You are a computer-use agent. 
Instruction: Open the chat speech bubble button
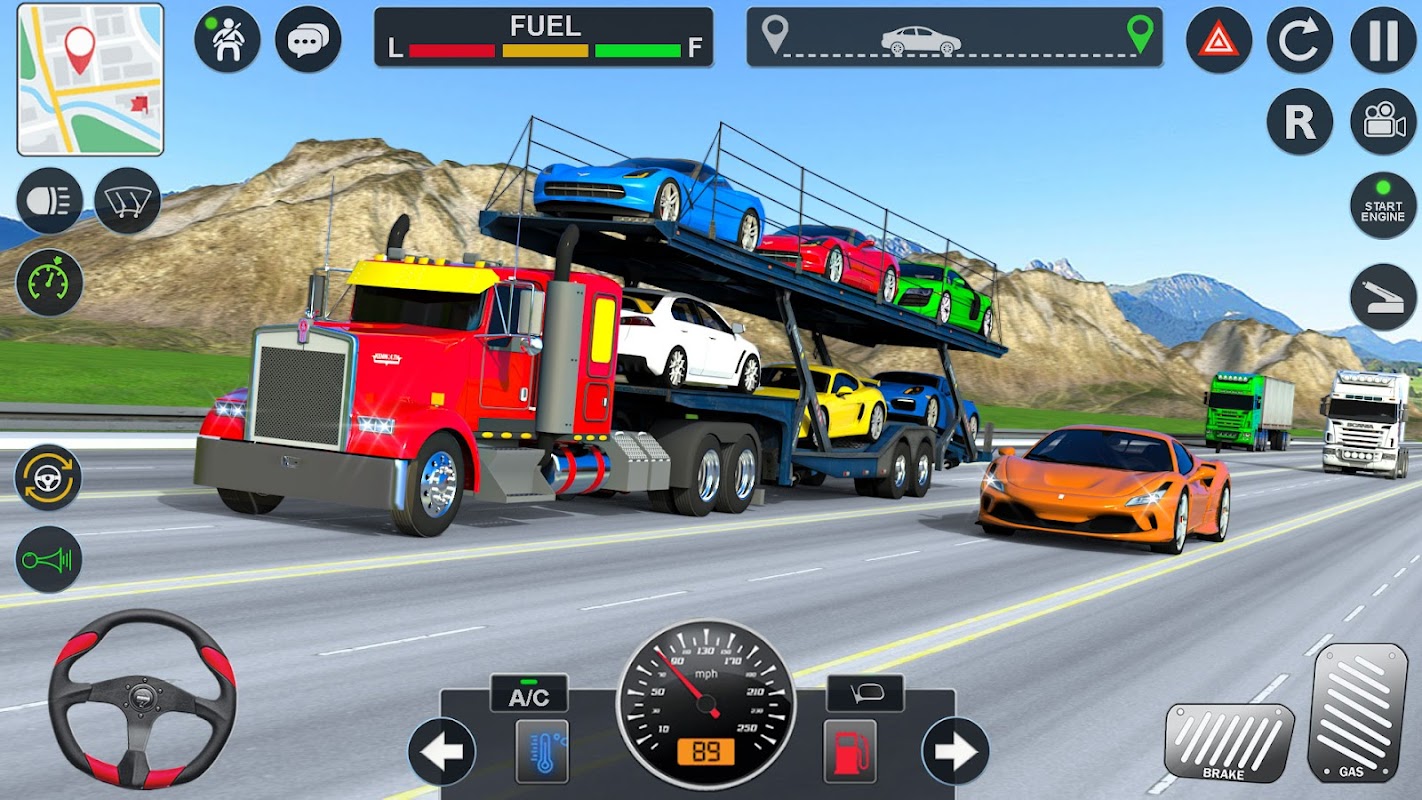[x=308, y=39]
